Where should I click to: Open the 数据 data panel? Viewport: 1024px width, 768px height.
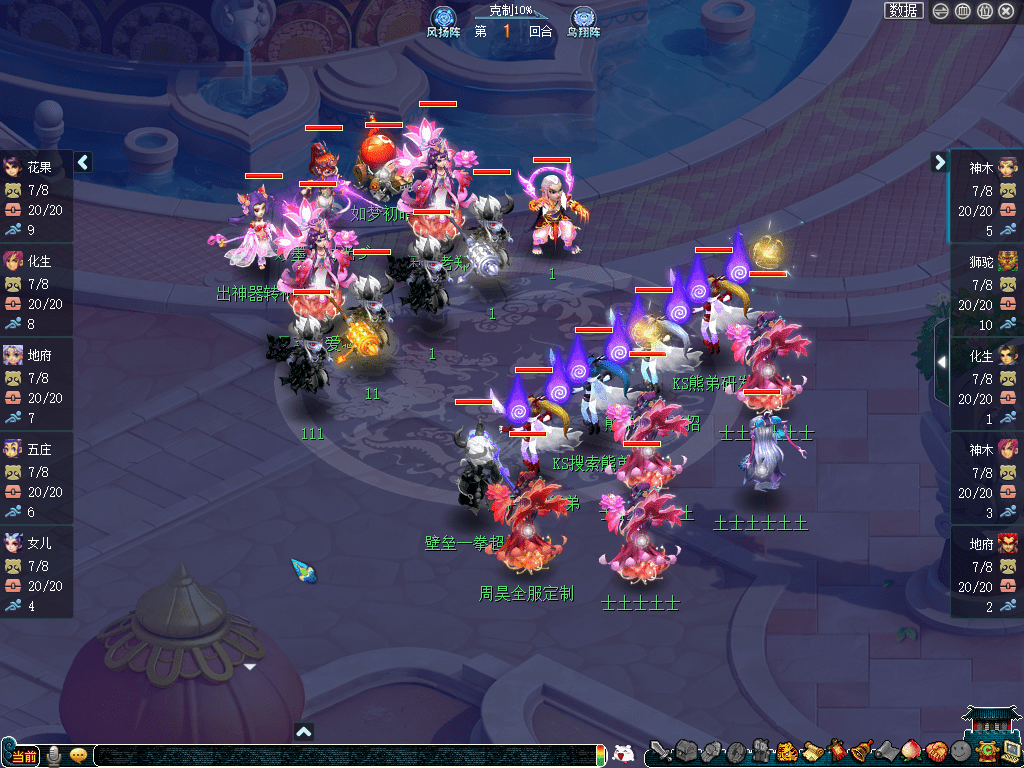[x=903, y=11]
